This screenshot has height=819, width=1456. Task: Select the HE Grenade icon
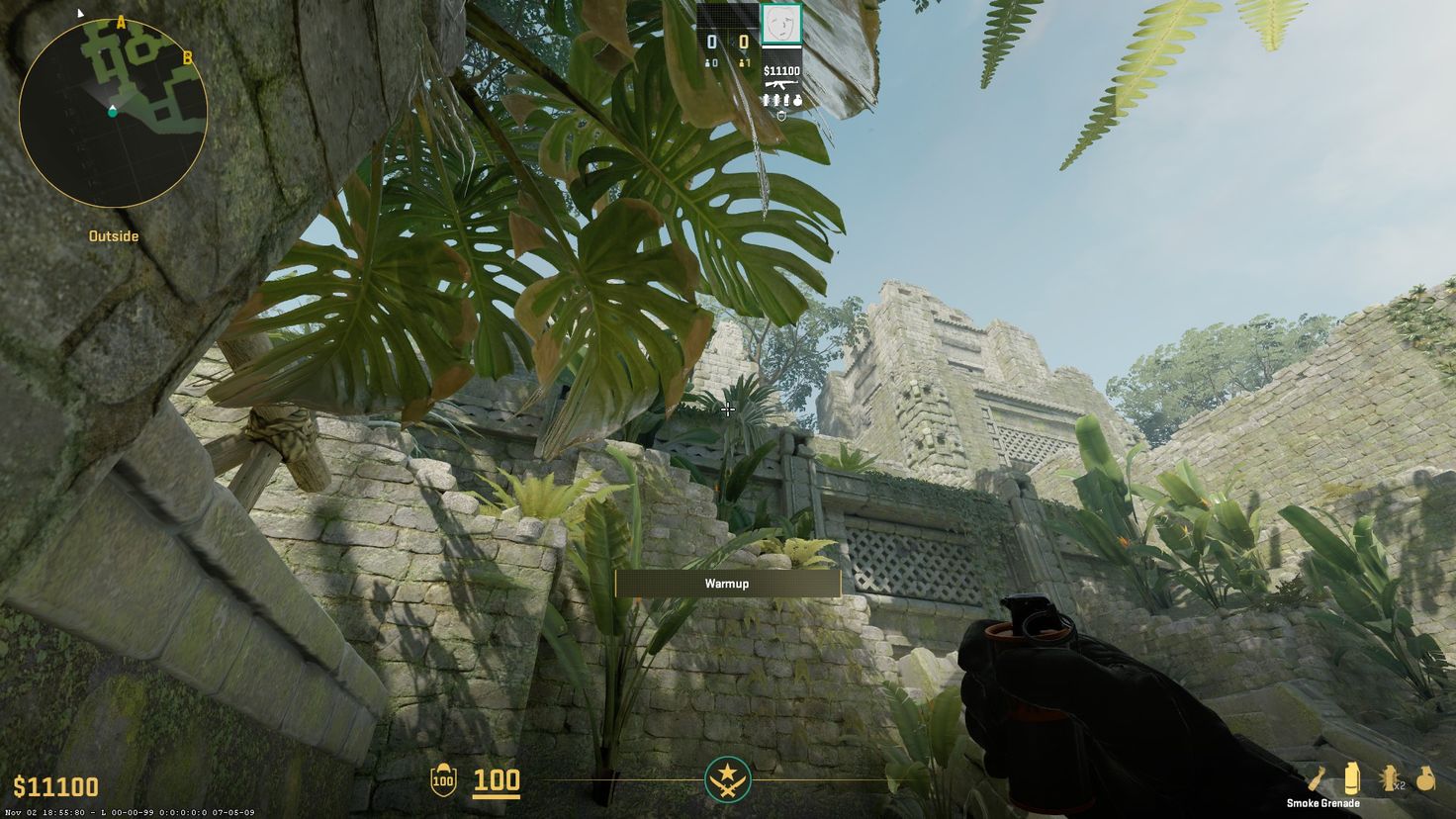(x=1425, y=776)
